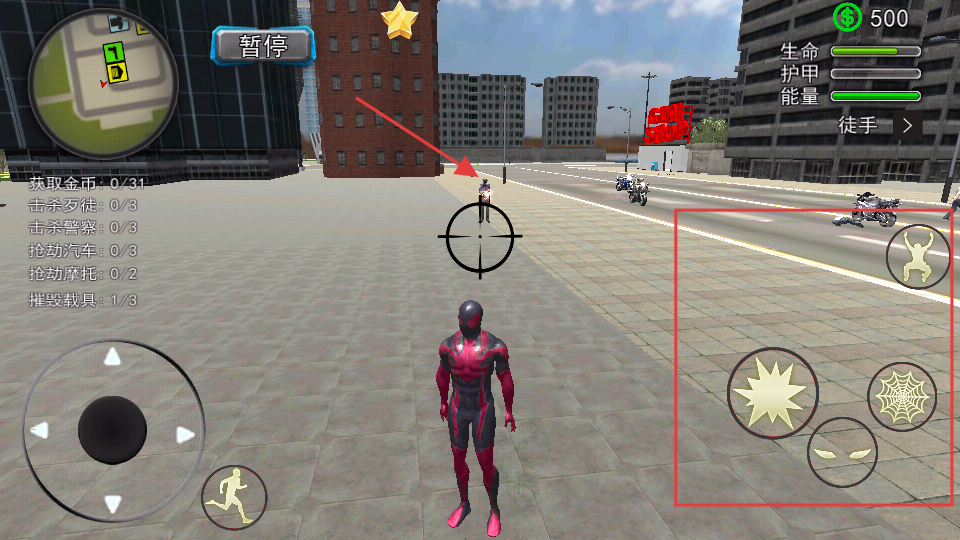Tap the joystick's left arrow
The width and height of the screenshot is (960, 540).
(x=39, y=431)
